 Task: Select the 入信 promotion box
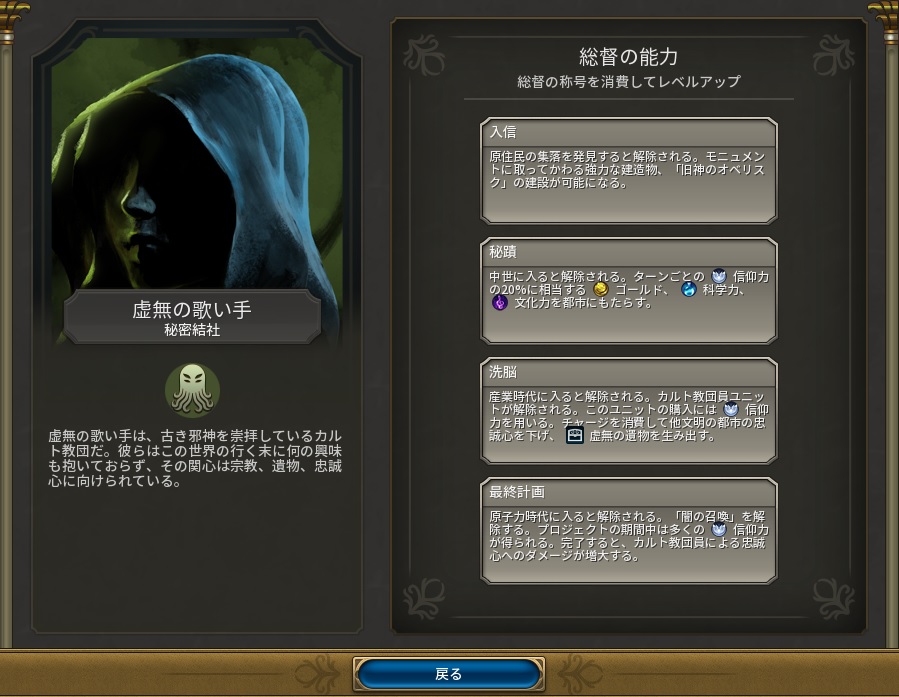(x=629, y=170)
